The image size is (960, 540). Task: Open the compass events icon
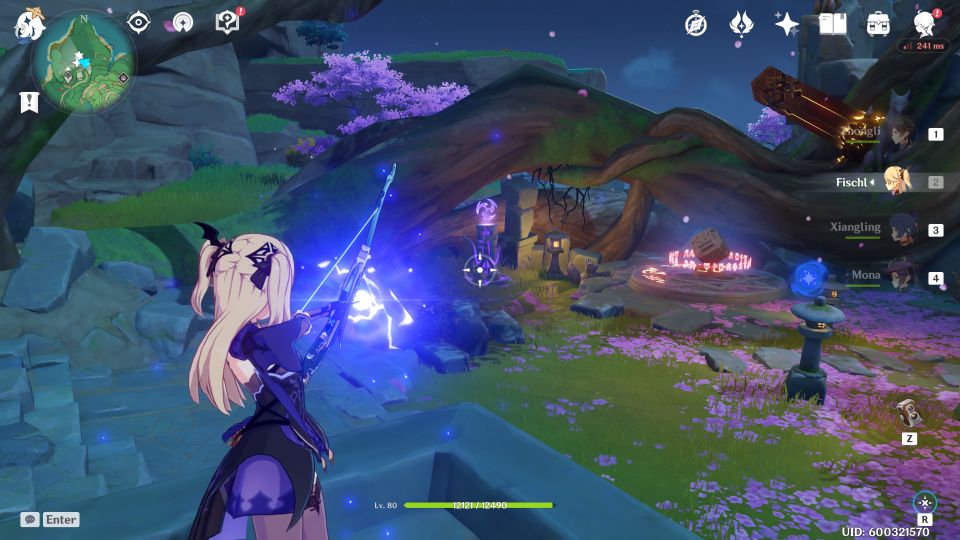point(696,24)
